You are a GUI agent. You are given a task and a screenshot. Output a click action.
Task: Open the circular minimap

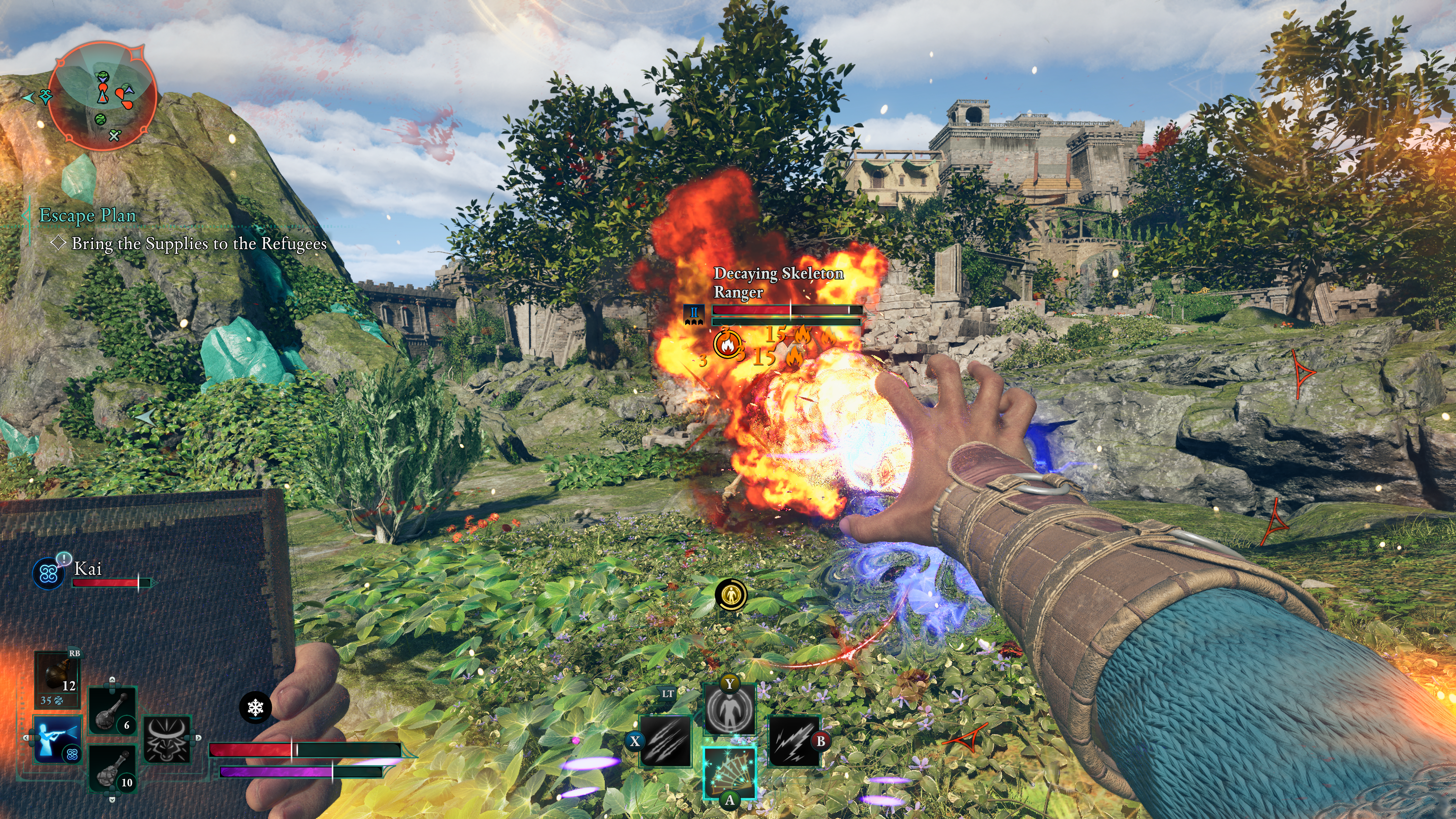click(102, 96)
